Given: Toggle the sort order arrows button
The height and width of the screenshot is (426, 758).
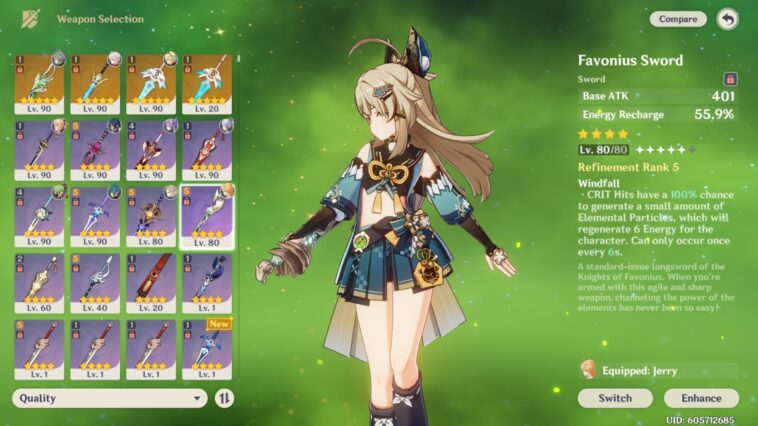Looking at the screenshot, I should coord(225,398).
